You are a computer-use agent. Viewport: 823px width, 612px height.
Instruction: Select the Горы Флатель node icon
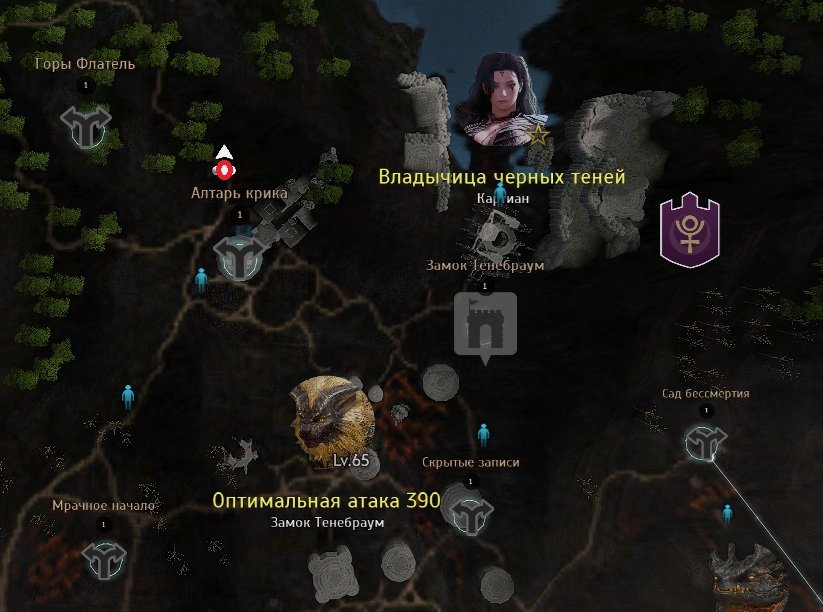(x=85, y=124)
